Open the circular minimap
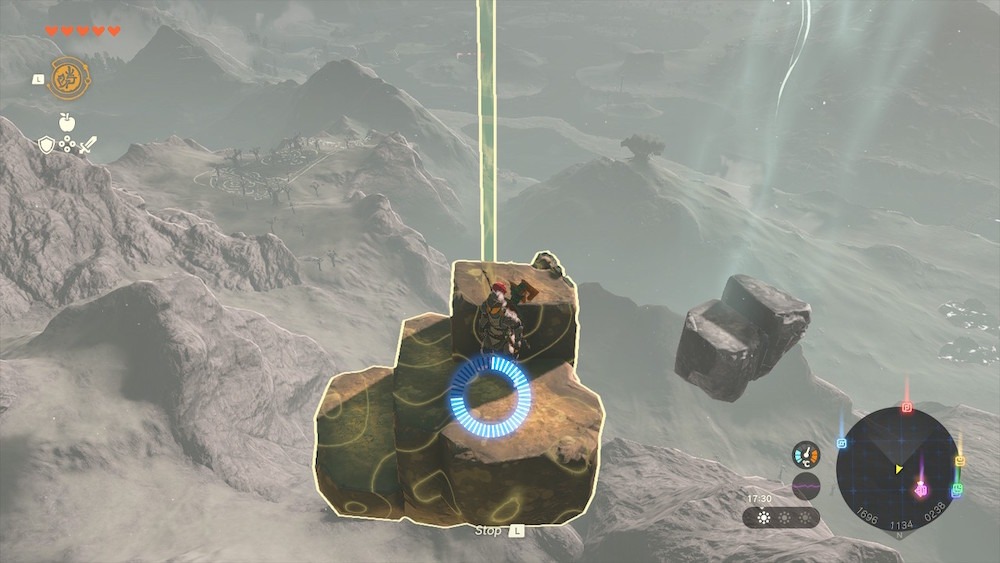 [897, 468]
